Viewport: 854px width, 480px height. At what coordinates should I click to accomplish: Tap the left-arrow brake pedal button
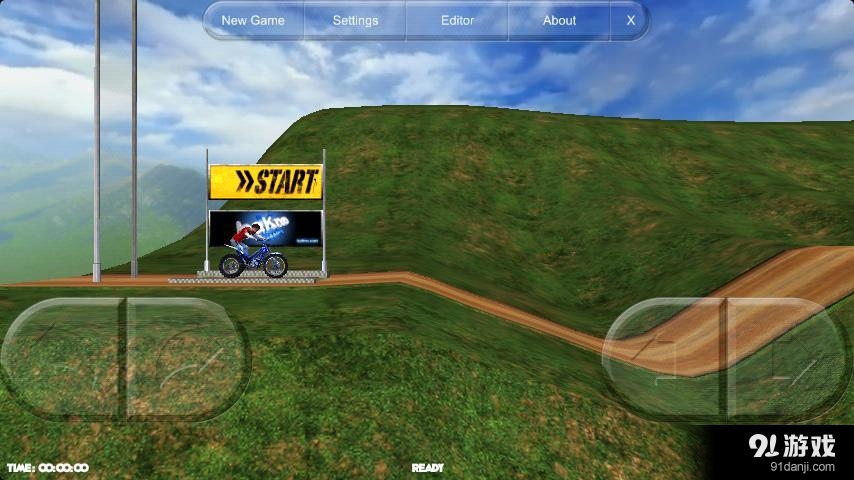(x=665, y=356)
